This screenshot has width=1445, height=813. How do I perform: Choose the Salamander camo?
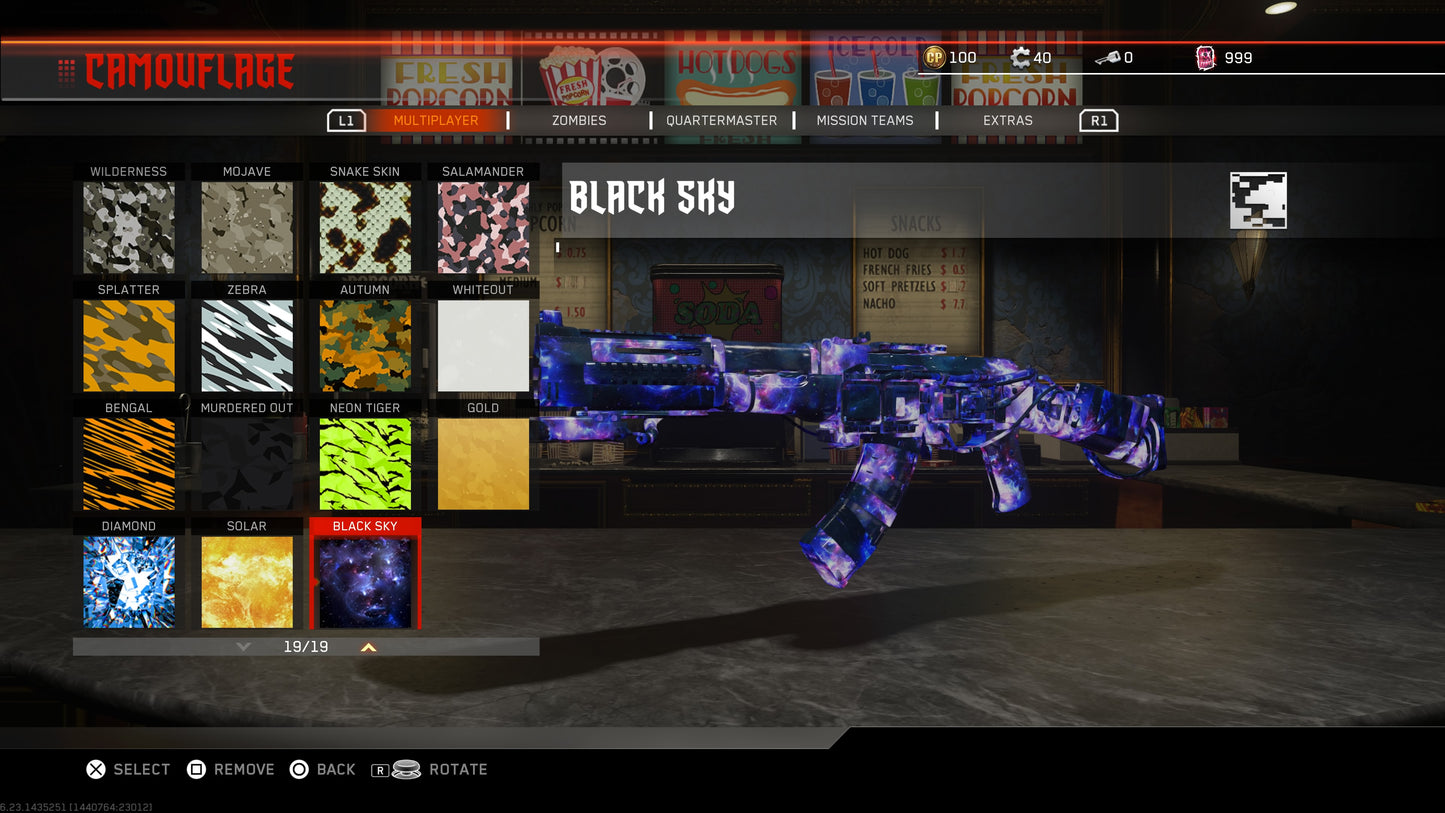pyautogui.click(x=483, y=227)
